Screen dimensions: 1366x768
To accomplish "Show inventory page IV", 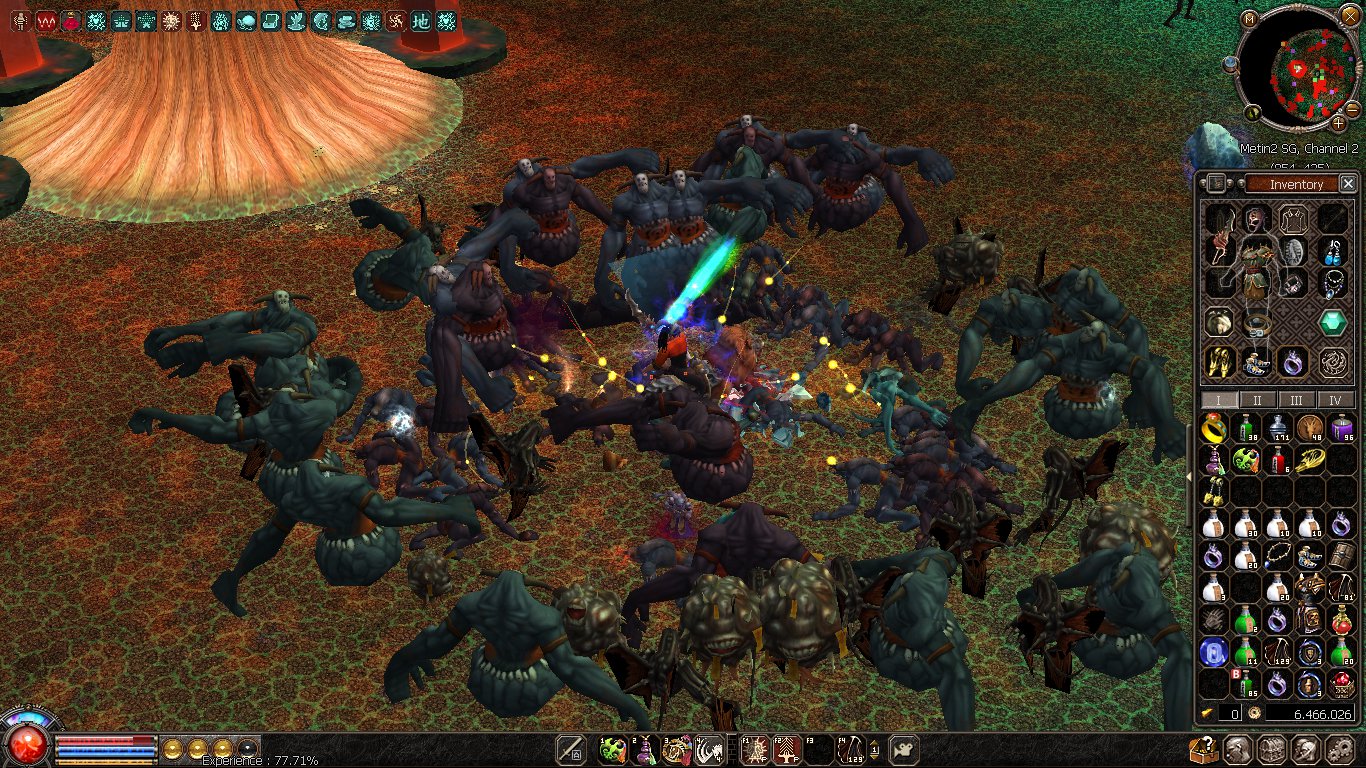I will (1335, 400).
